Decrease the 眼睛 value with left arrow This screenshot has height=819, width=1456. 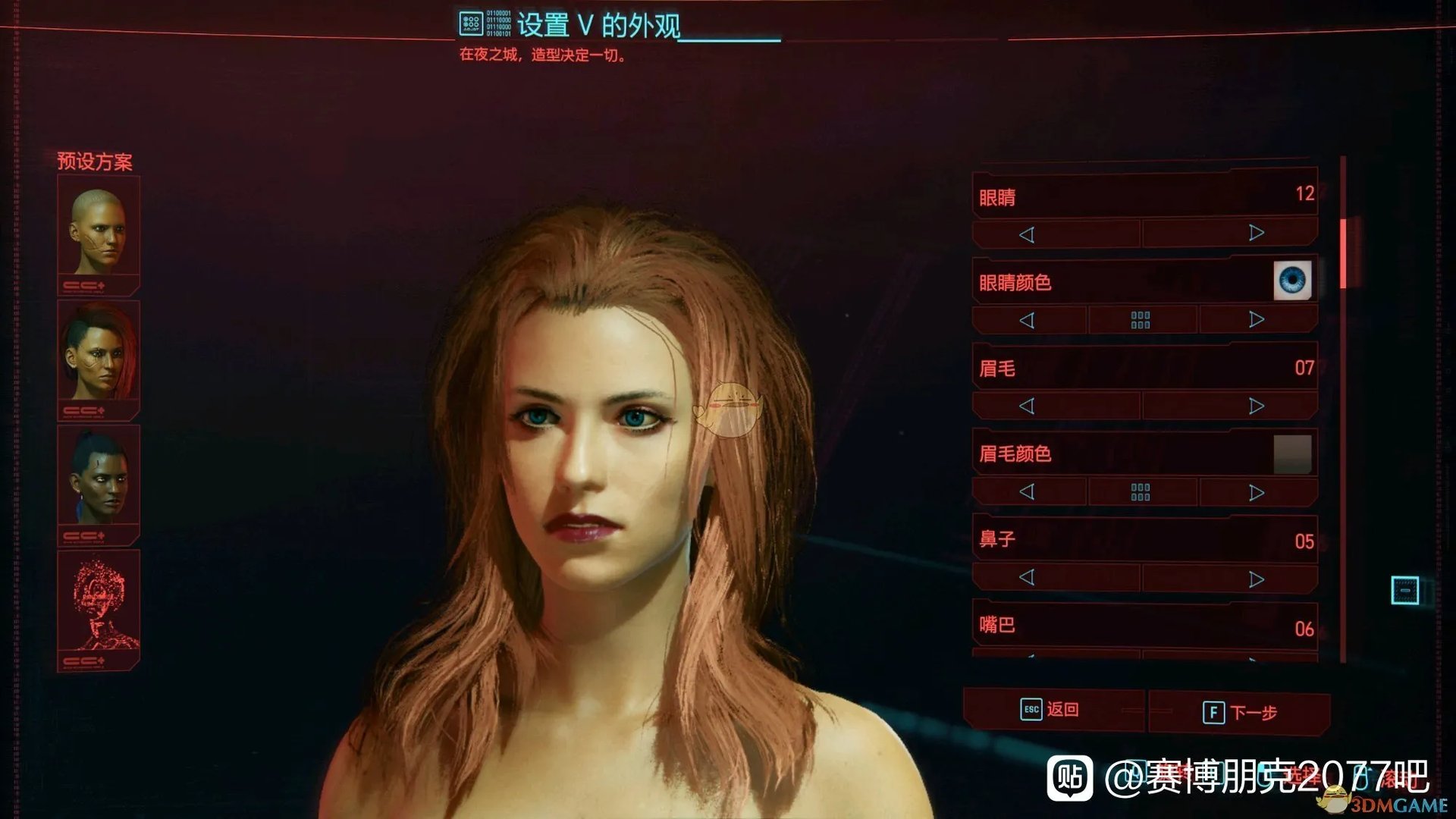tap(1029, 233)
